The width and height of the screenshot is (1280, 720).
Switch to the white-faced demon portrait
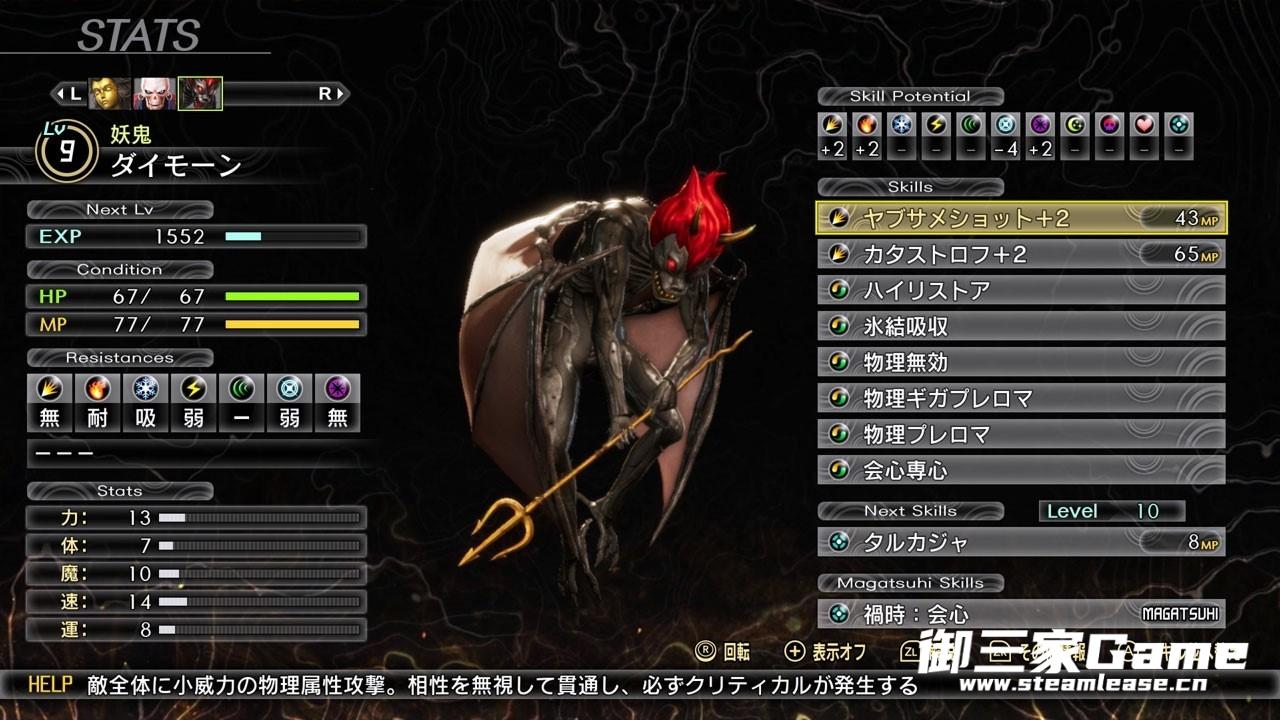tap(154, 94)
